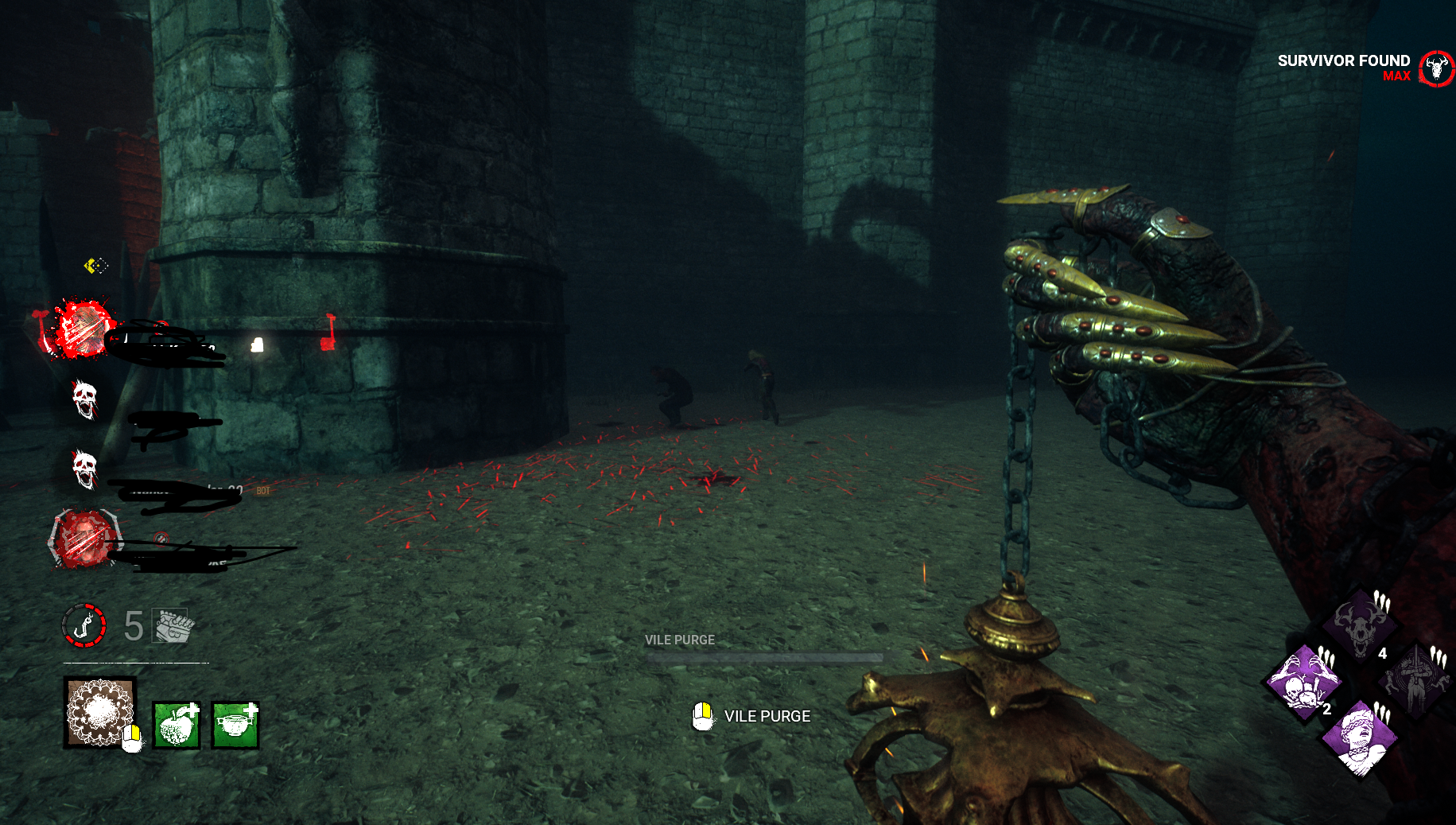The width and height of the screenshot is (1456, 825).
Task: Click the generators remaining engine icon
Action: point(173,626)
